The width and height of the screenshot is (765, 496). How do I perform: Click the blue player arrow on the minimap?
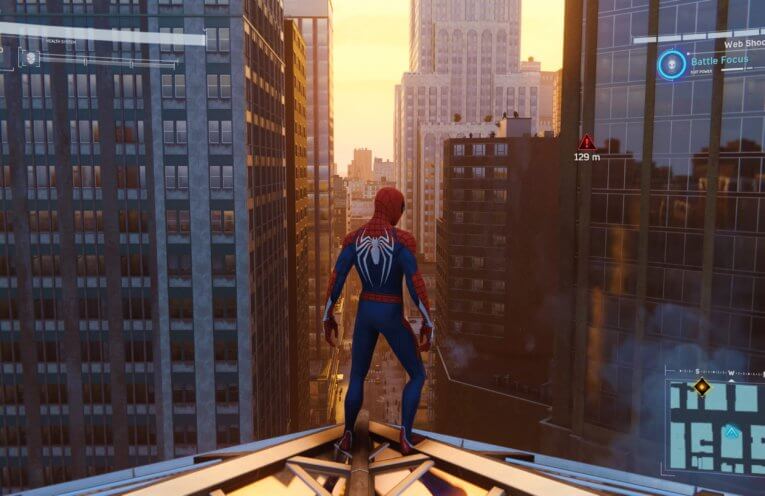coord(732,432)
